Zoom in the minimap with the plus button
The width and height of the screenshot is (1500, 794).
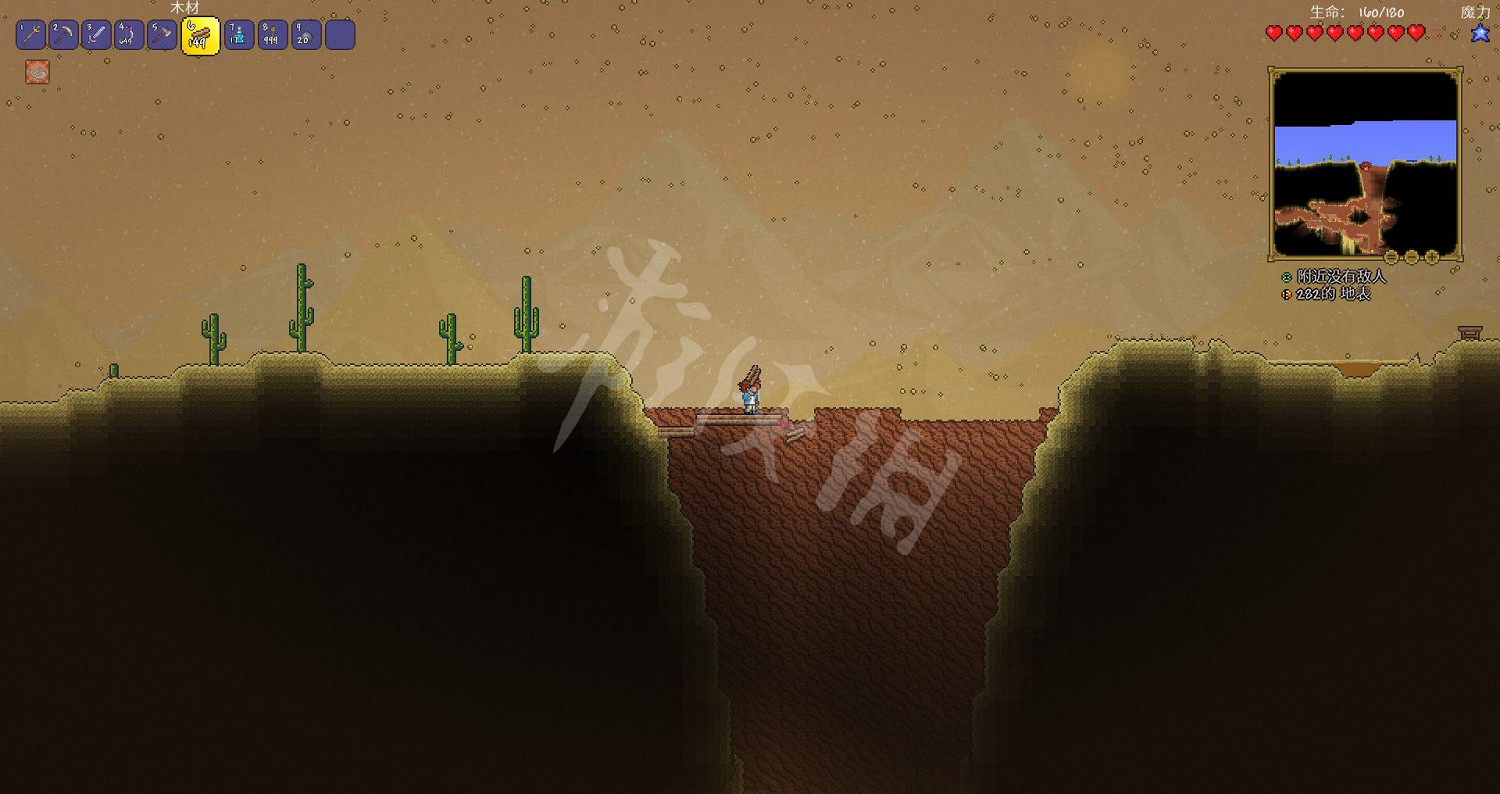click(1432, 257)
